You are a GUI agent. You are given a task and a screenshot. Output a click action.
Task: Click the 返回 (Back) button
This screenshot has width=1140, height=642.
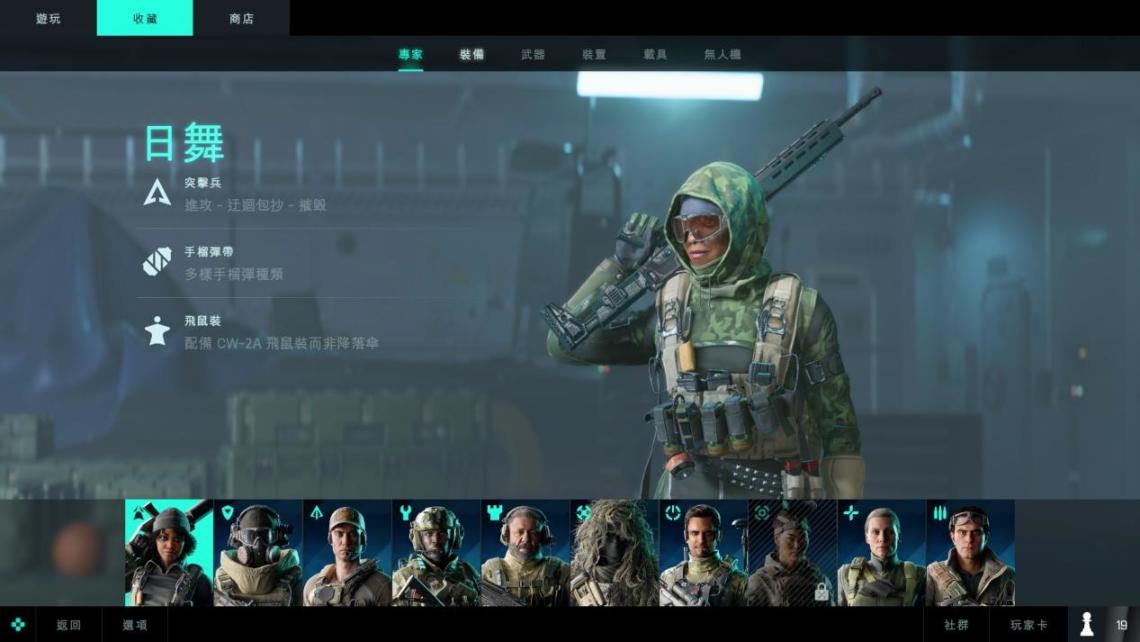pos(68,625)
